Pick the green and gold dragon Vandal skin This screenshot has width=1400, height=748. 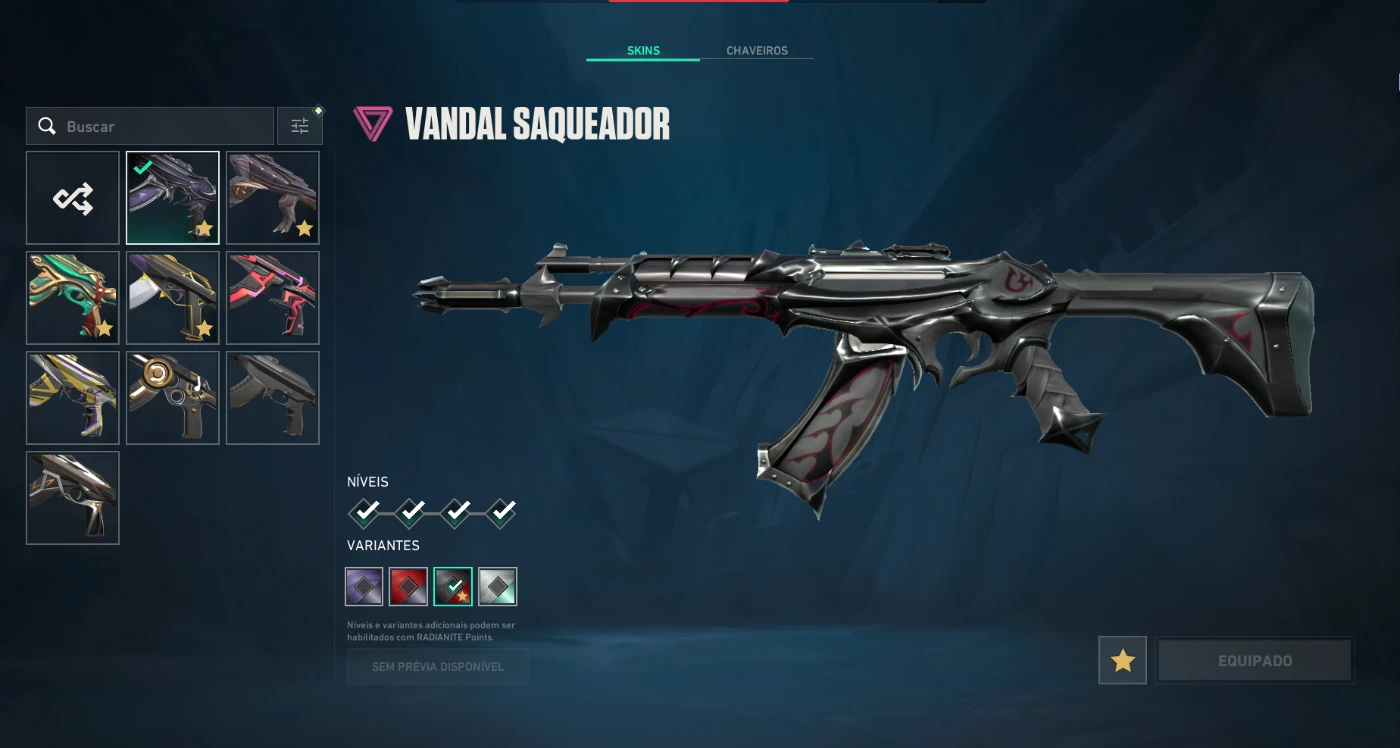coord(73,298)
